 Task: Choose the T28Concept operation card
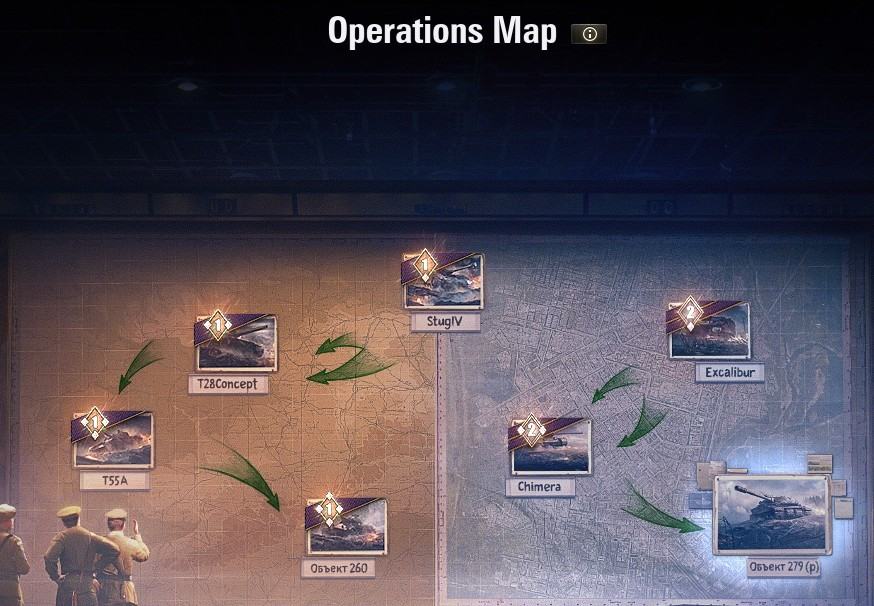236,345
